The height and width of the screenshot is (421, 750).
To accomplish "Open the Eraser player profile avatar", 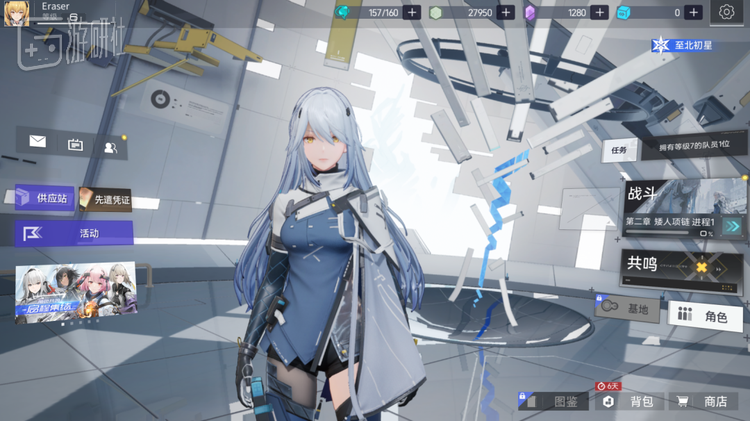I will (x=17, y=13).
